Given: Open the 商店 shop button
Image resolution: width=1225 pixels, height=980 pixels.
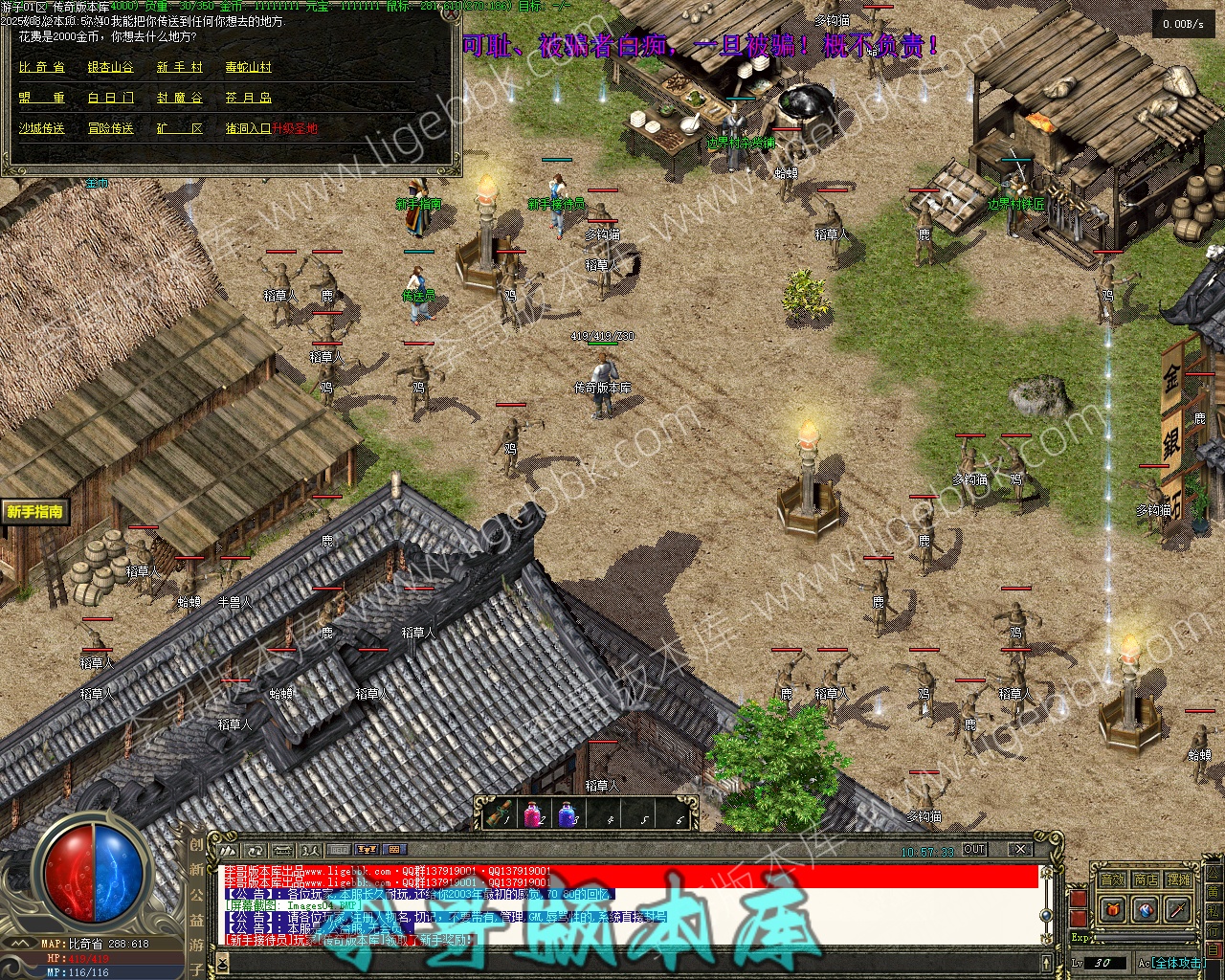Looking at the screenshot, I should coord(1146,880).
